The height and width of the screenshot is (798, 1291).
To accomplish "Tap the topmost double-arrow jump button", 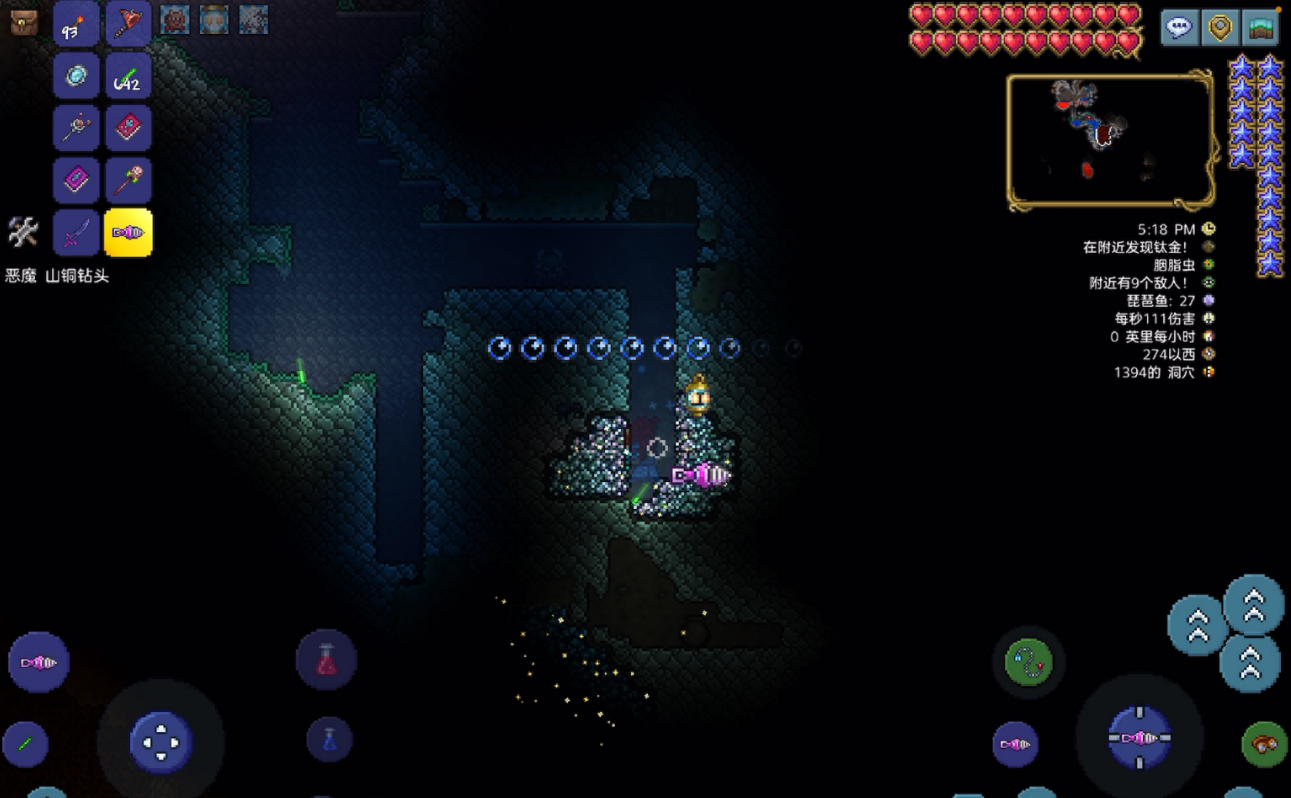I will click(1254, 604).
